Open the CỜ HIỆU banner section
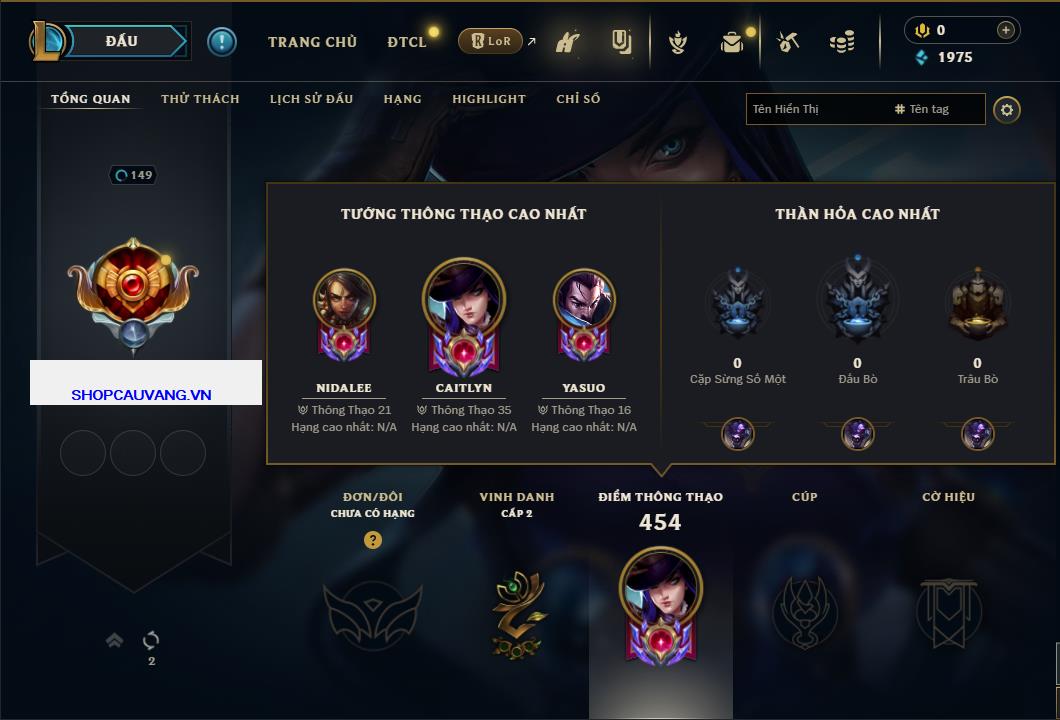 tap(948, 612)
